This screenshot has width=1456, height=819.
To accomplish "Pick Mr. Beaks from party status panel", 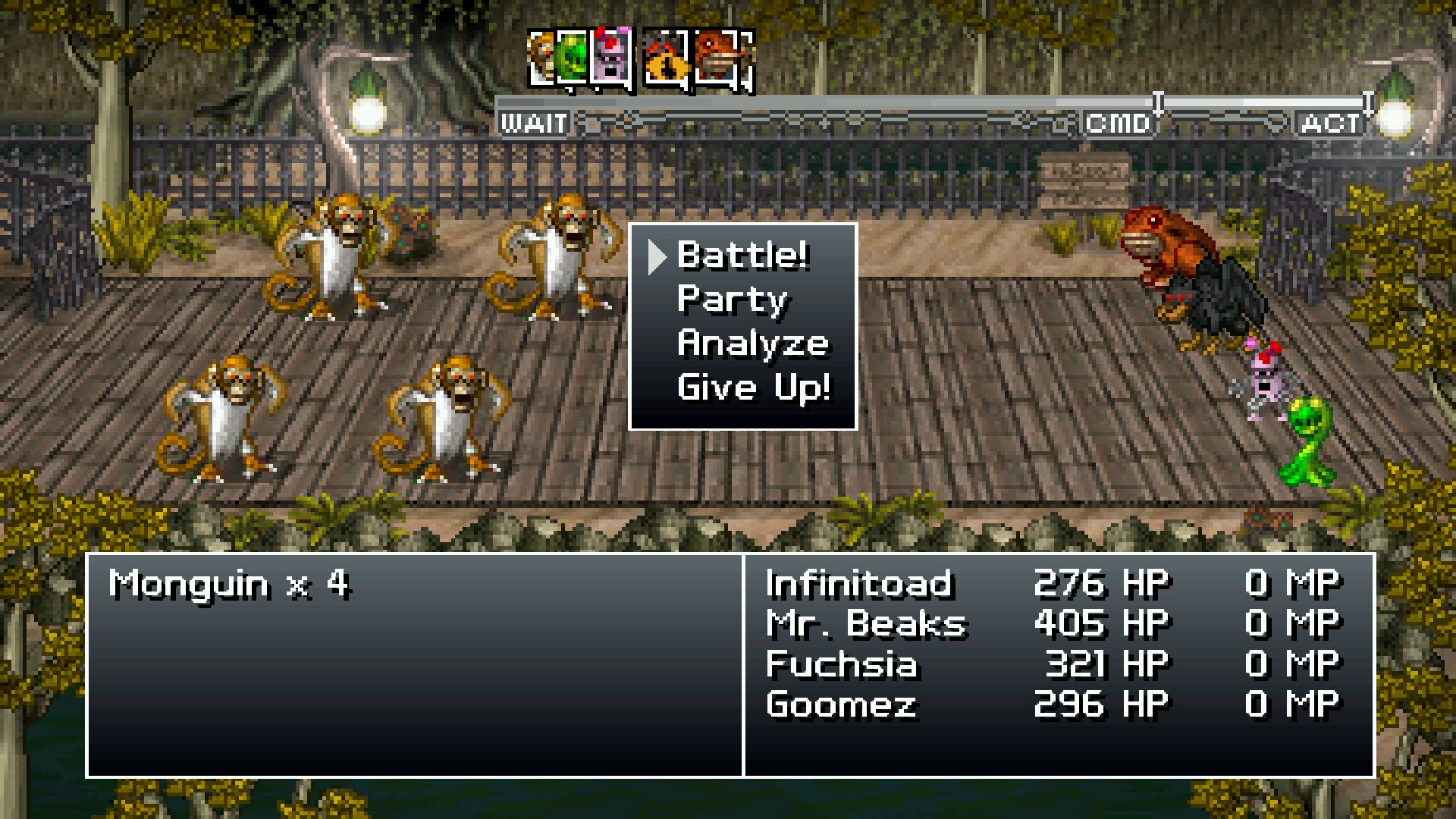I will (866, 624).
